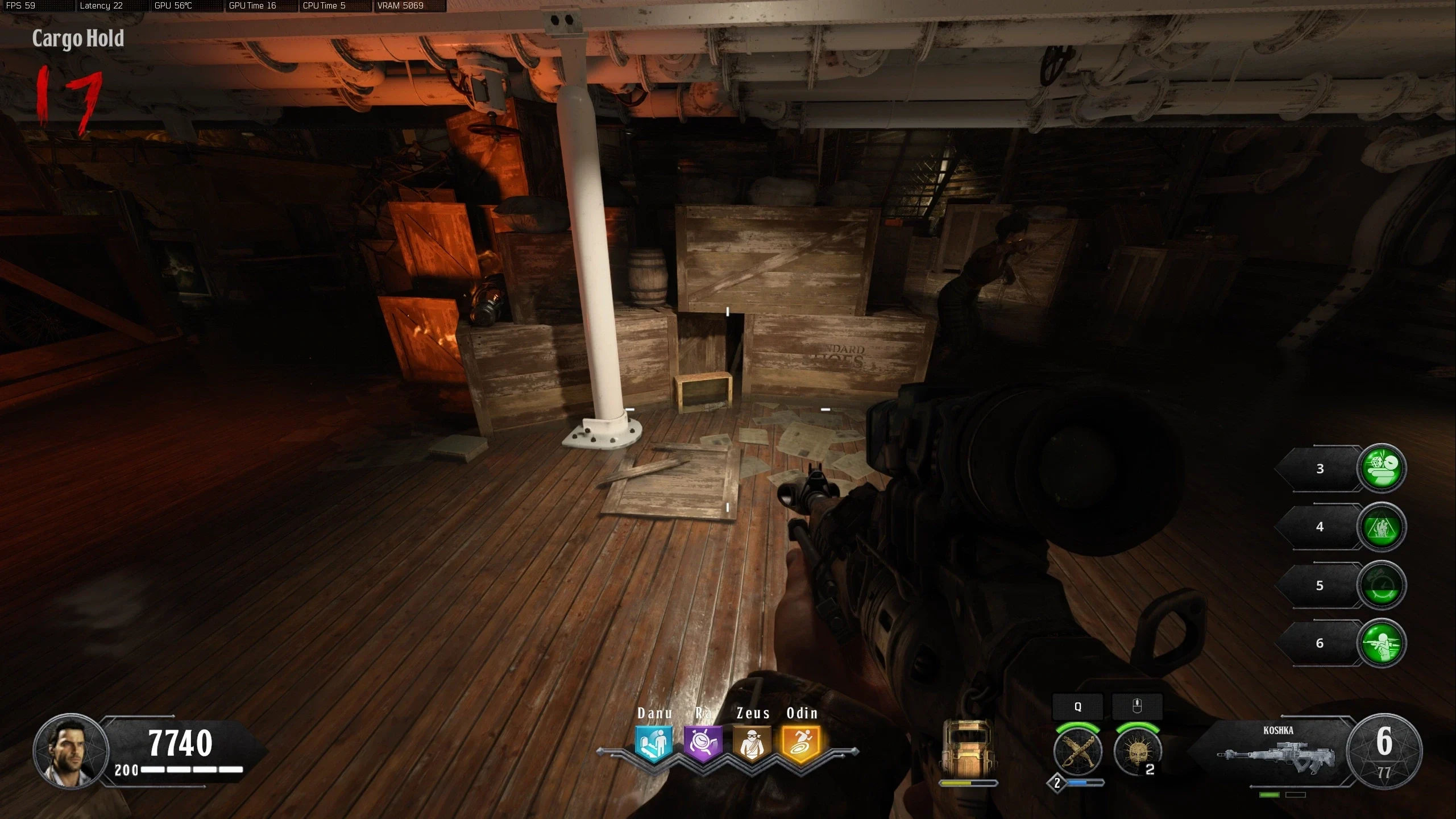This screenshot has height=819, width=1456.
Task: Click the Zeus perk icon
Action: coord(752,743)
